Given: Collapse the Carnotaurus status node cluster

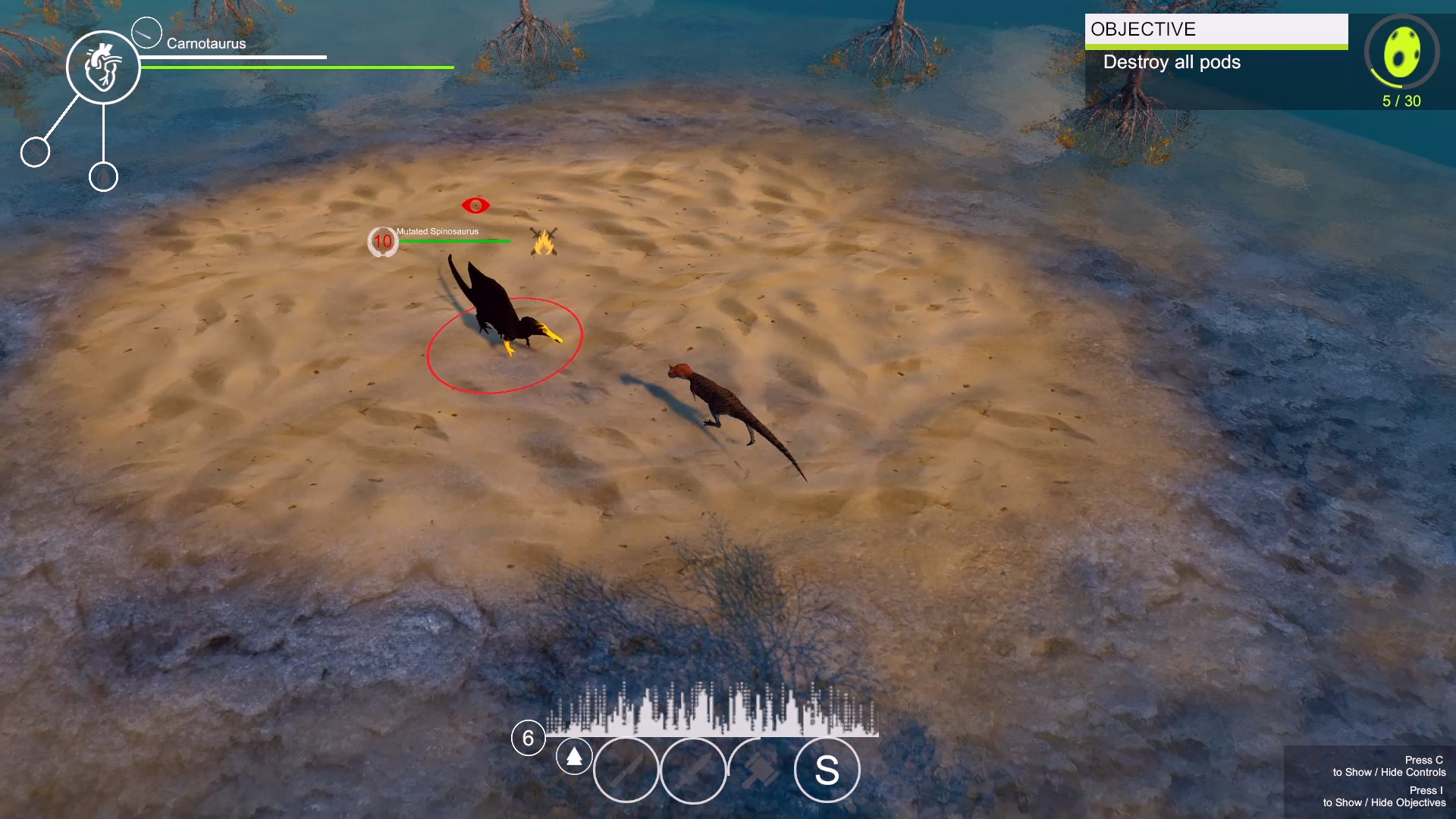Looking at the screenshot, I should click(104, 67).
